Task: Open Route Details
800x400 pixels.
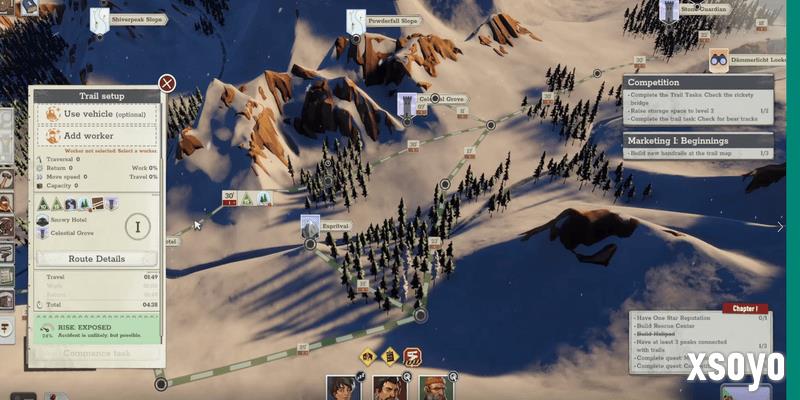Action: 96,258
